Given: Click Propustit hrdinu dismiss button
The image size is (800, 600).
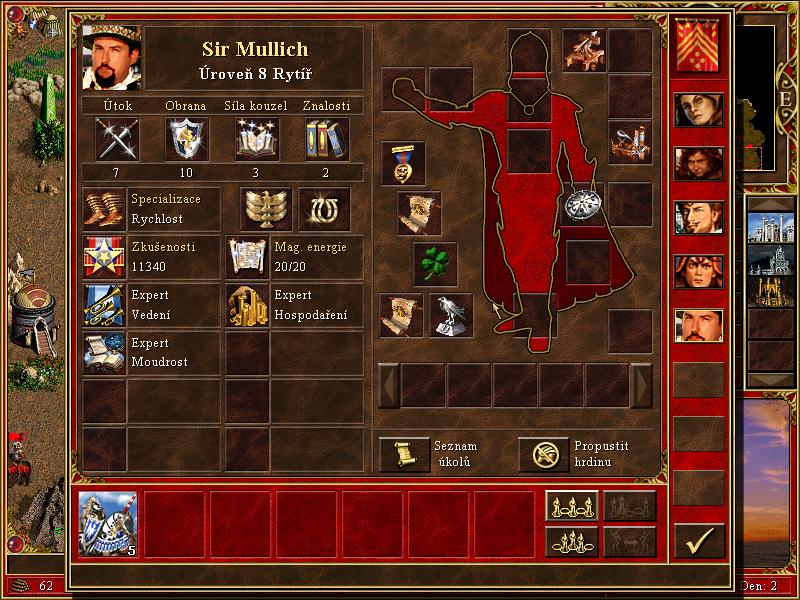Looking at the screenshot, I should tap(542, 454).
